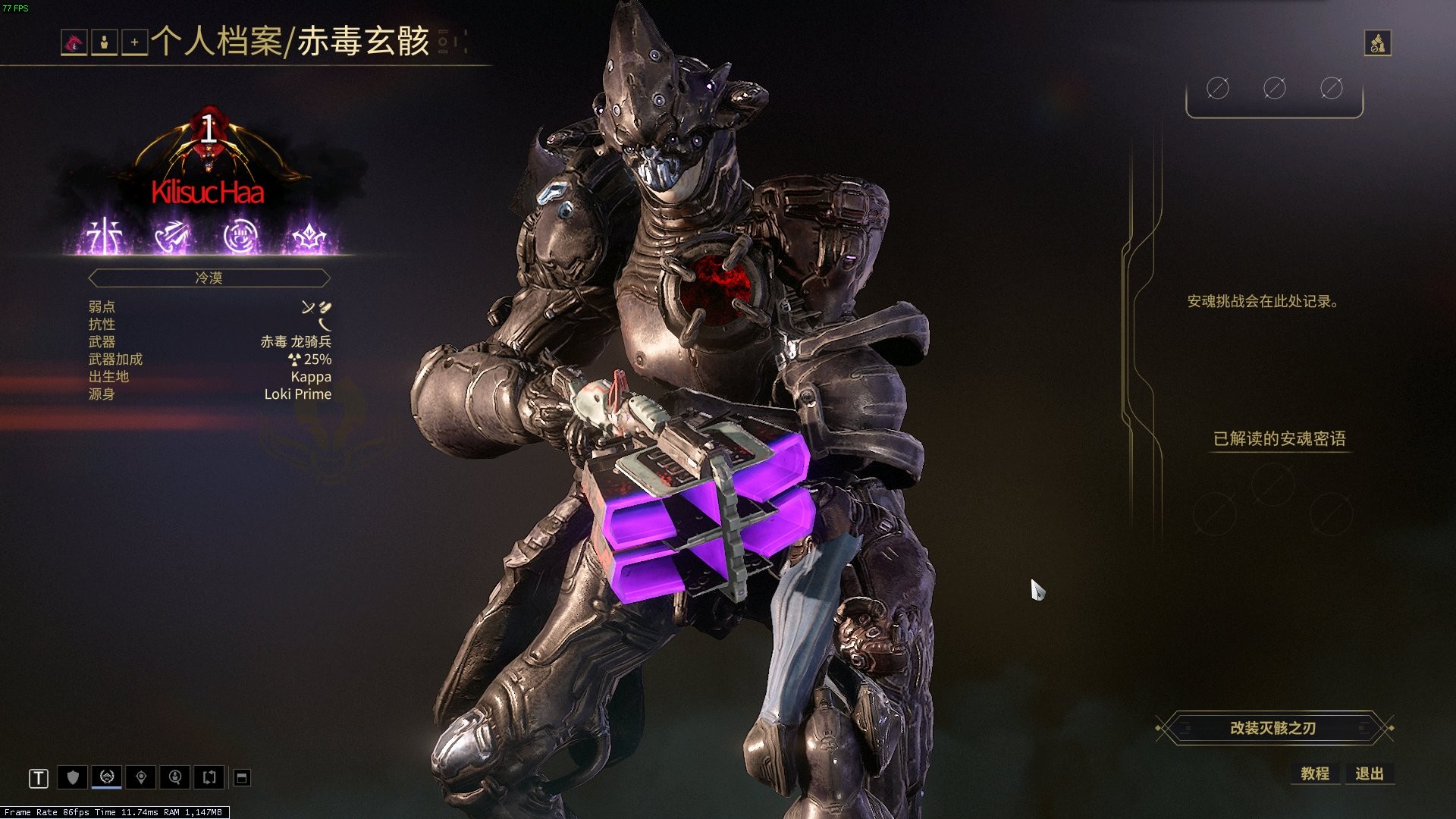Click the plus tab button
Viewport: 1456px width, 819px height.
click(134, 43)
